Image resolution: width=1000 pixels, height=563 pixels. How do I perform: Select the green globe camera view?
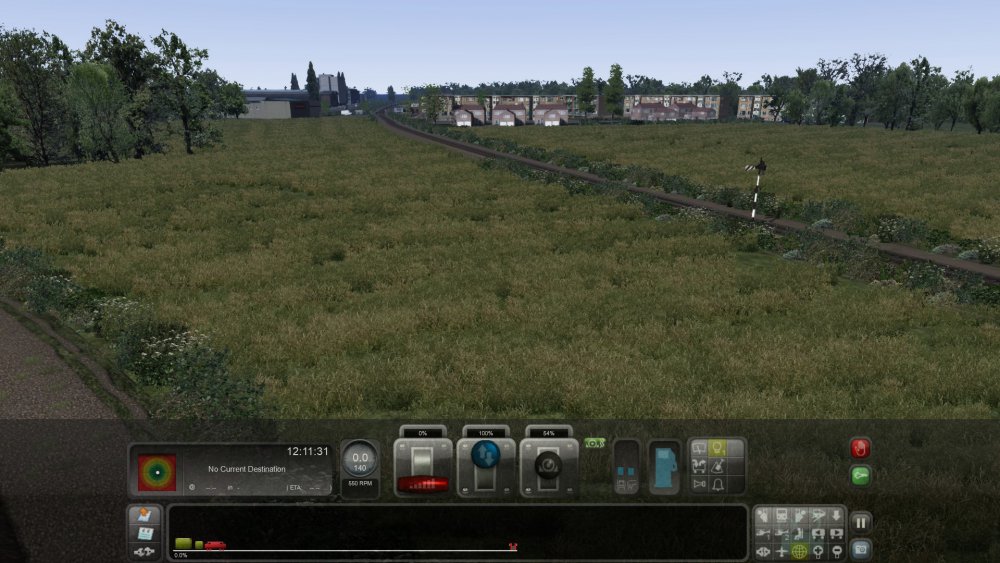(x=799, y=551)
